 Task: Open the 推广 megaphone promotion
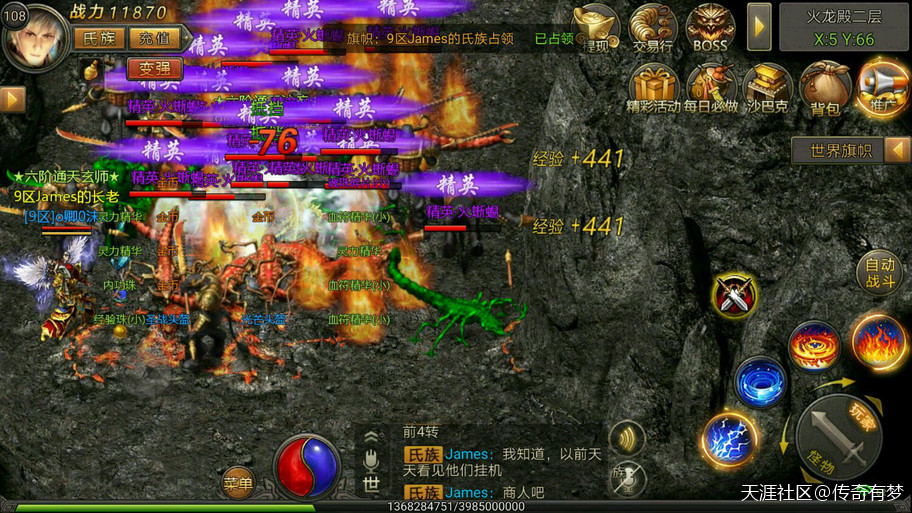click(883, 88)
